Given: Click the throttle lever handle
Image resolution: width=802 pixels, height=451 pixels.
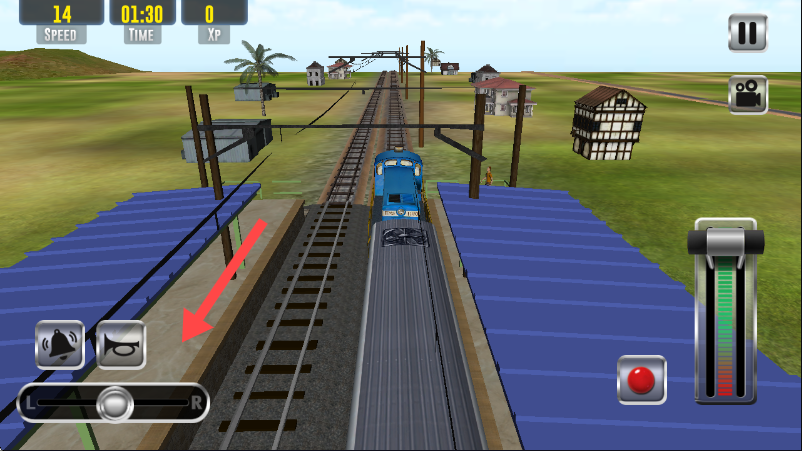Looking at the screenshot, I should point(726,243).
